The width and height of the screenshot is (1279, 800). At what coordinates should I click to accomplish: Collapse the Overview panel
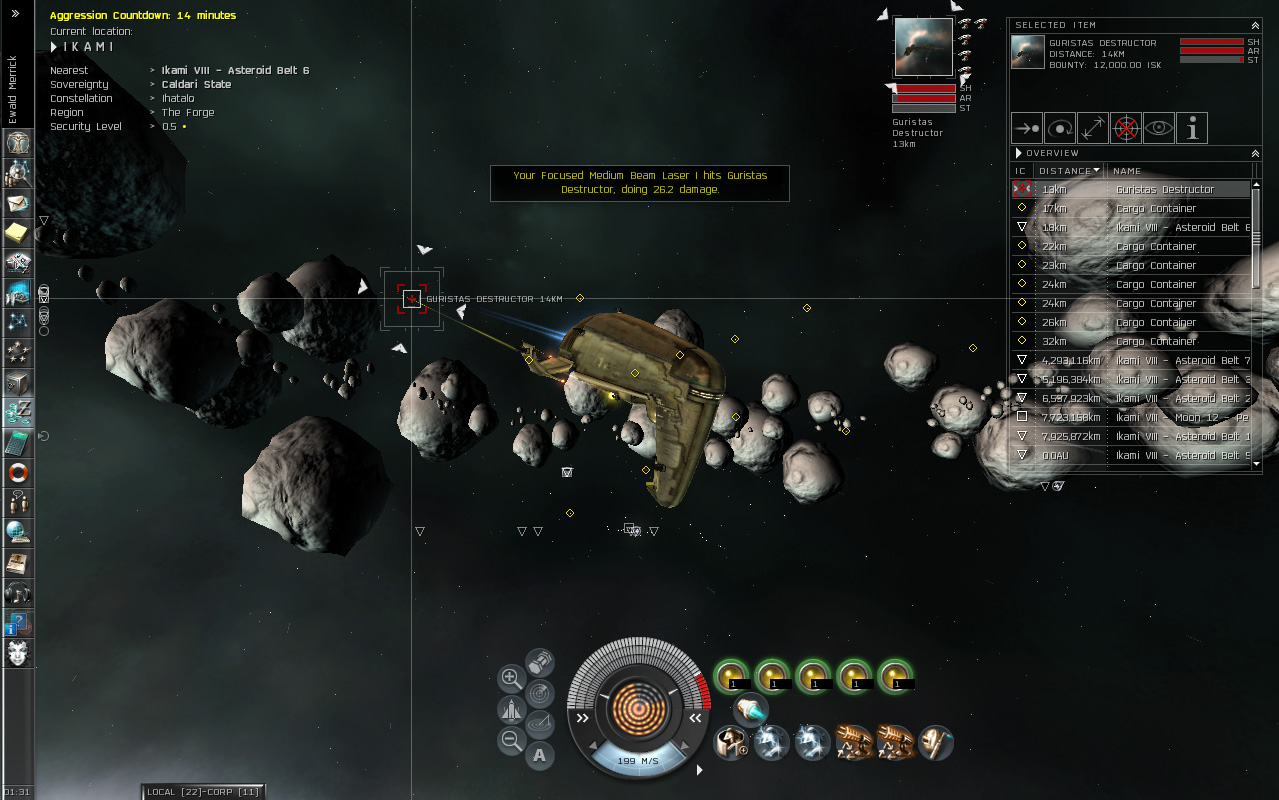(1255, 153)
